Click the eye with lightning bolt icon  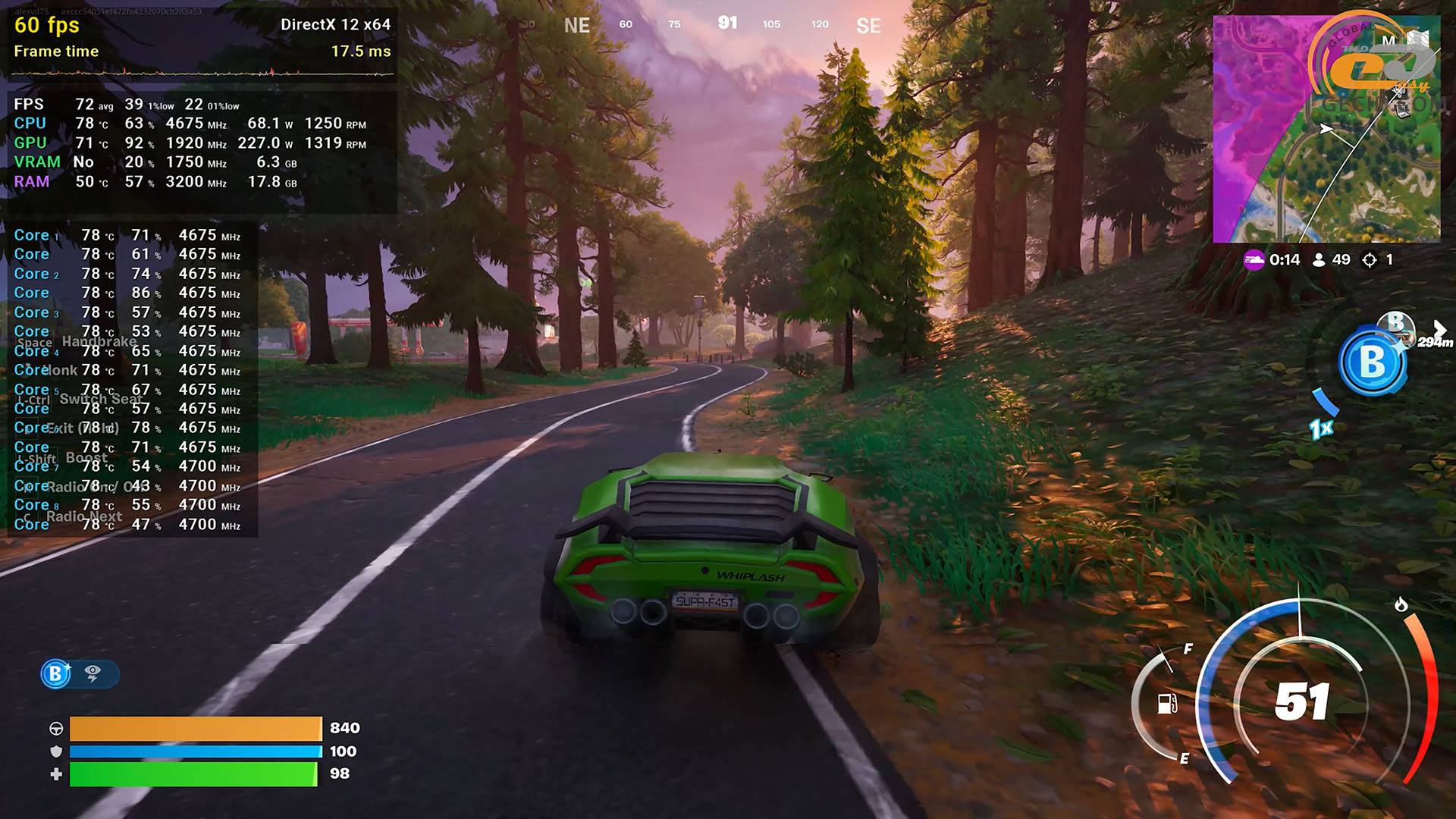coord(93,673)
